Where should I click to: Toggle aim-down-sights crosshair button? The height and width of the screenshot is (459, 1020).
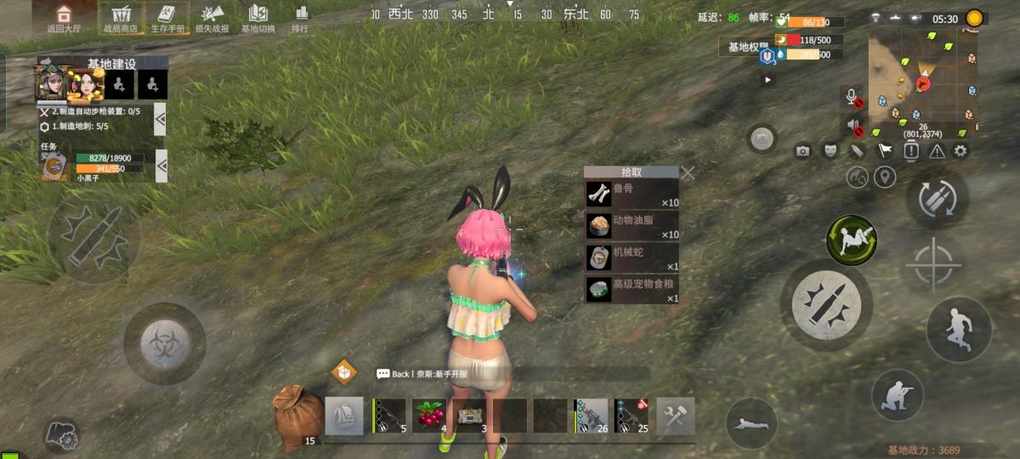[933, 264]
